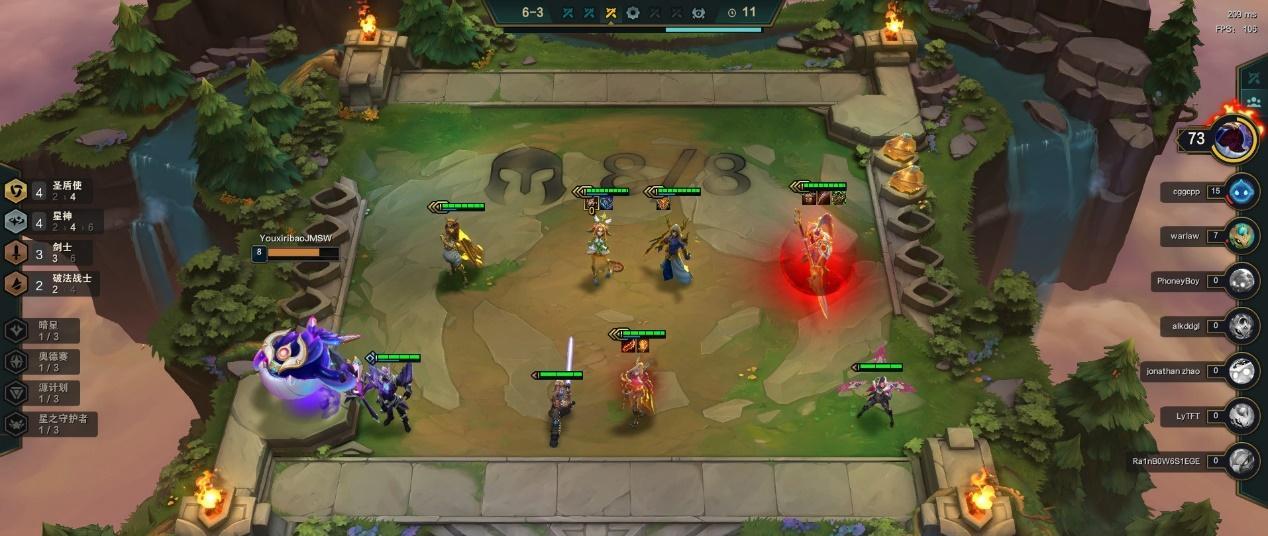Select the 圣盾使 trait entry
Viewport: 1268px width, 536px height.
[52, 191]
